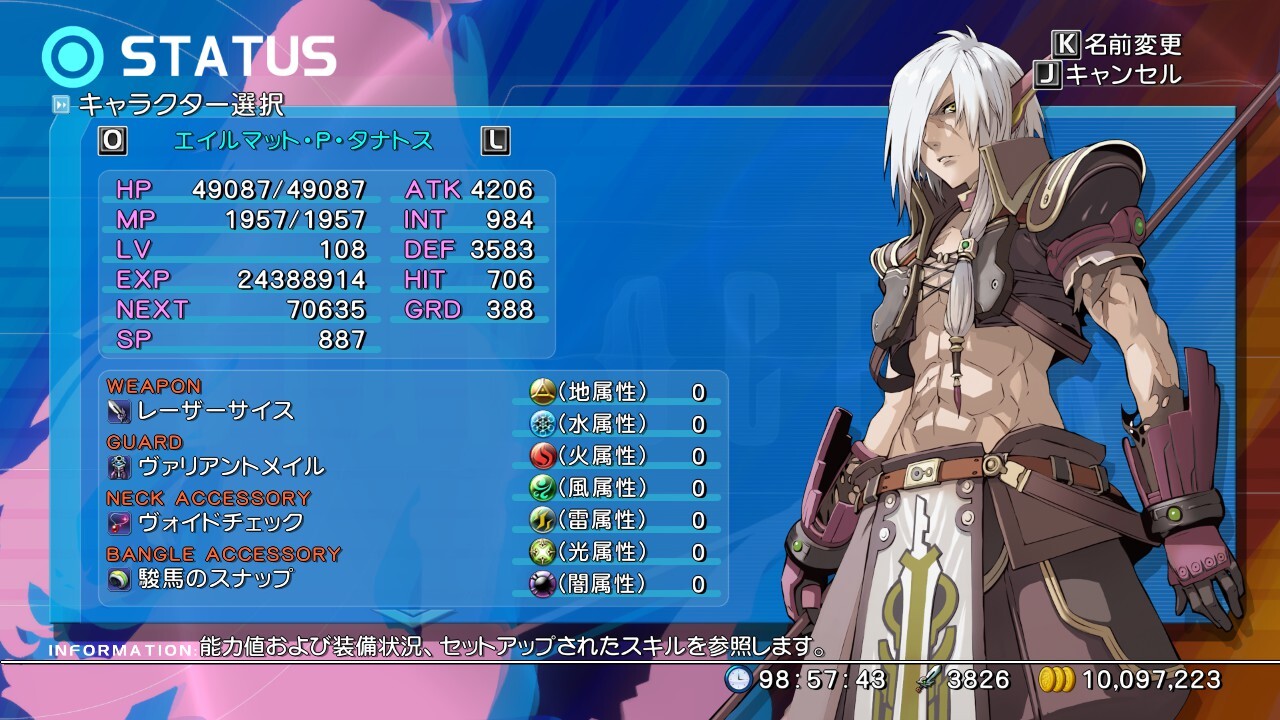Select the ヴァリアントメイル guard entry
1280x720 pixels.
[230, 467]
